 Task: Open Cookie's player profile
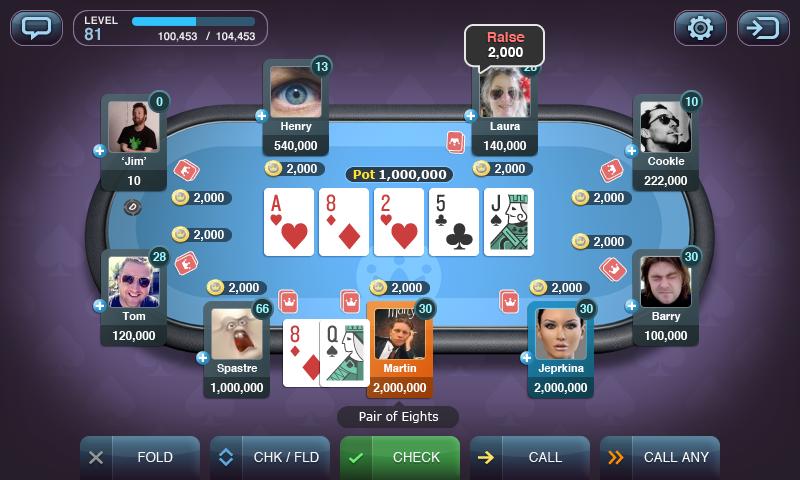click(x=665, y=126)
